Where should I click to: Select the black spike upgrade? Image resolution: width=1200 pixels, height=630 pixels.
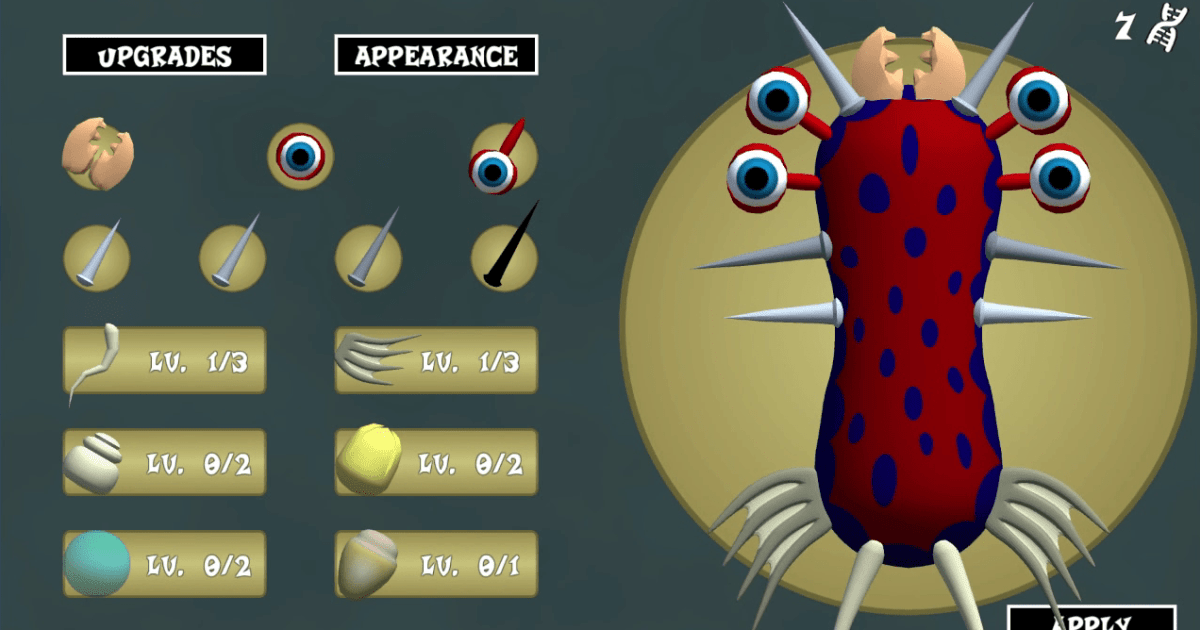pos(505,257)
